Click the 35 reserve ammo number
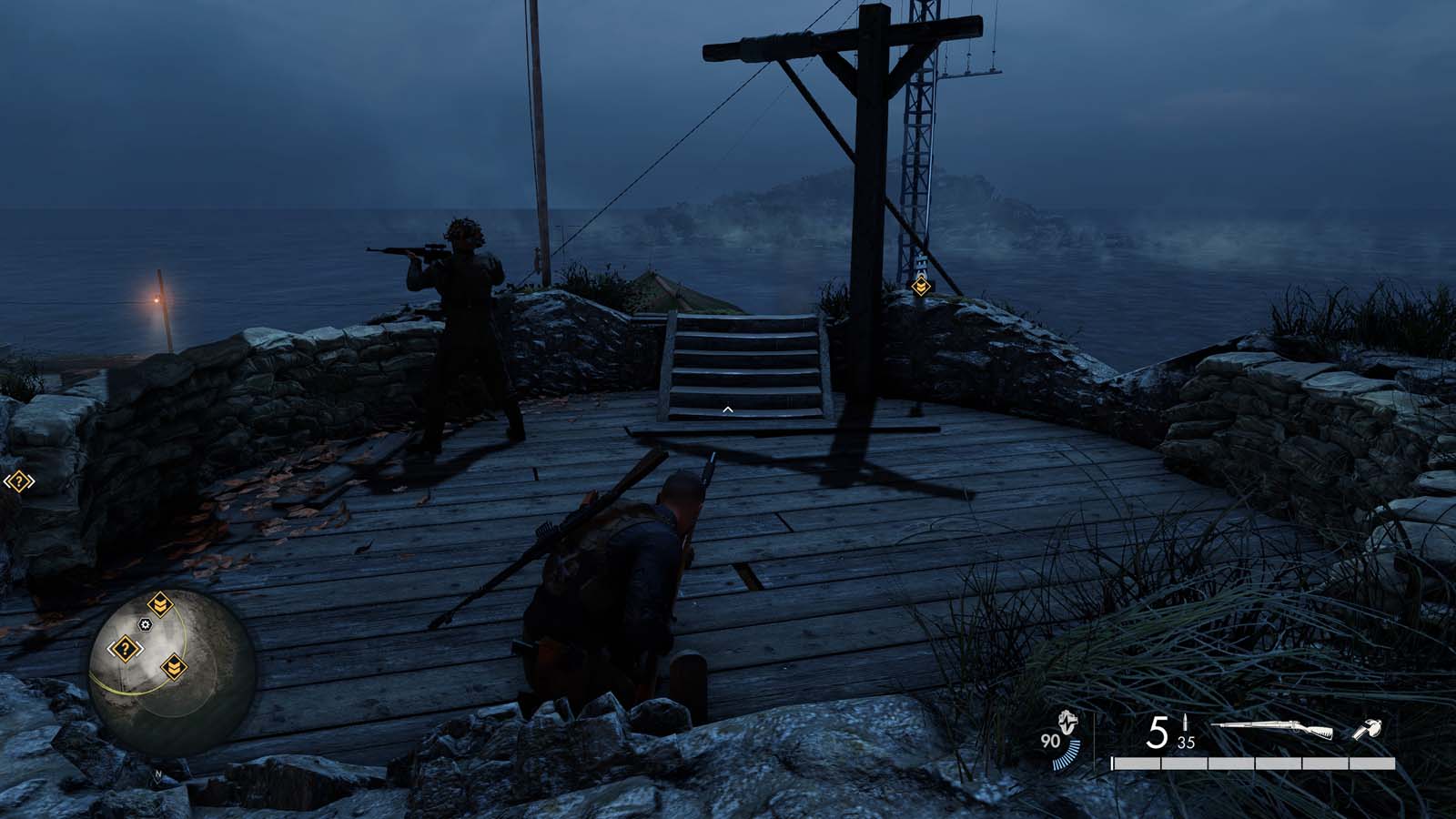Image resolution: width=1456 pixels, height=819 pixels. 1186,742
